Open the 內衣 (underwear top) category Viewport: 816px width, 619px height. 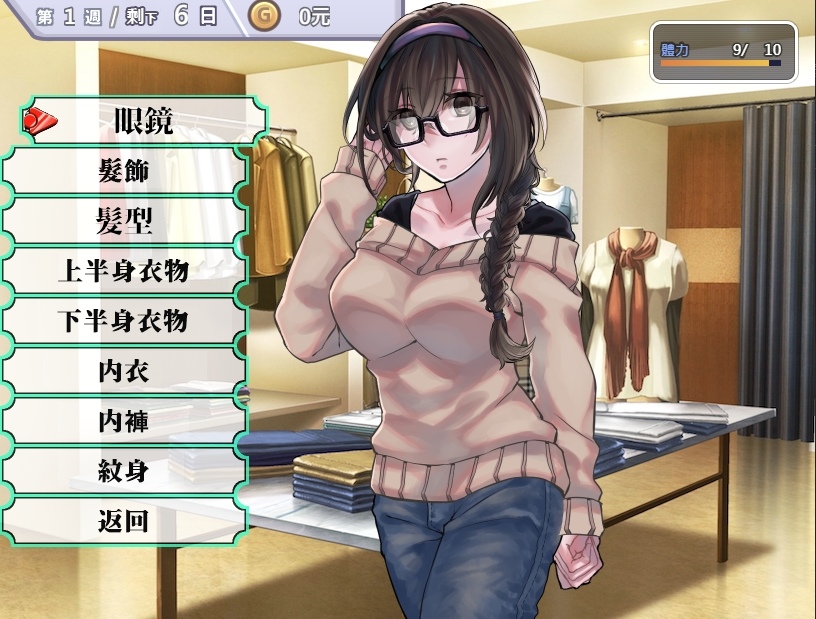click(124, 371)
